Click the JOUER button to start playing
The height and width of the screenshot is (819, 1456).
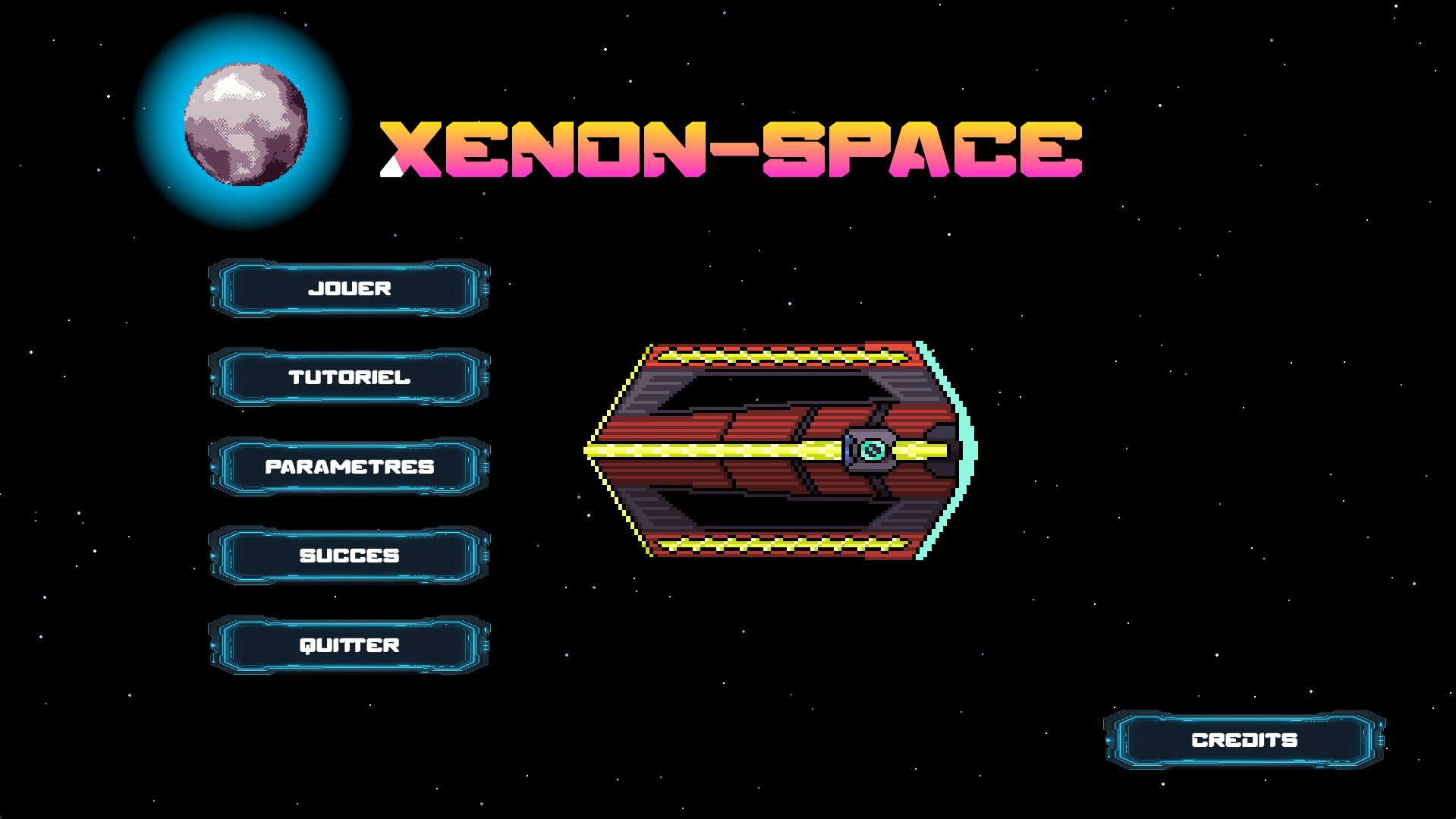[x=350, y=288]
